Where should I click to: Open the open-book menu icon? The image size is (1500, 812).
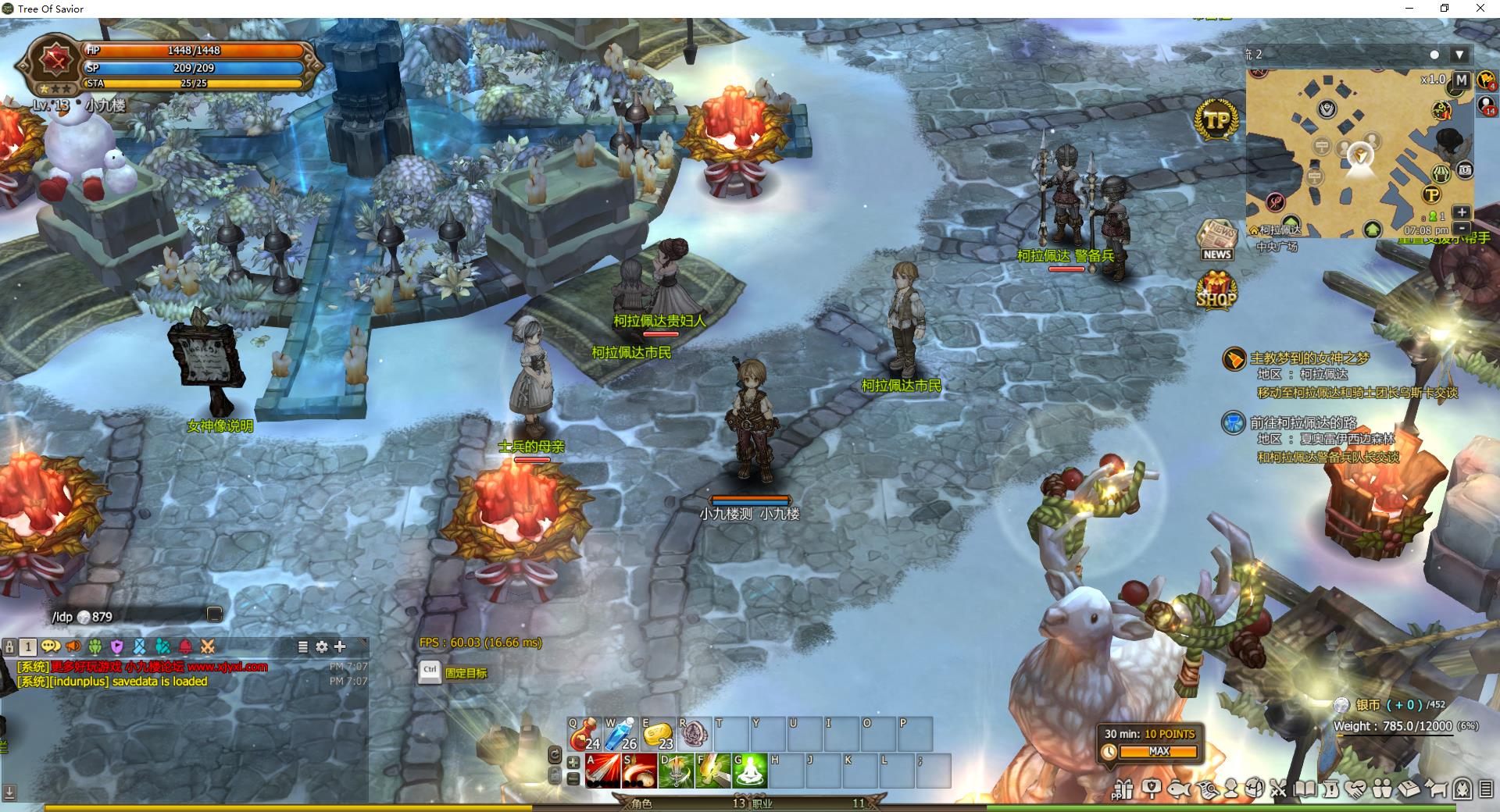pyautogui.click(x=1304, y=789)
